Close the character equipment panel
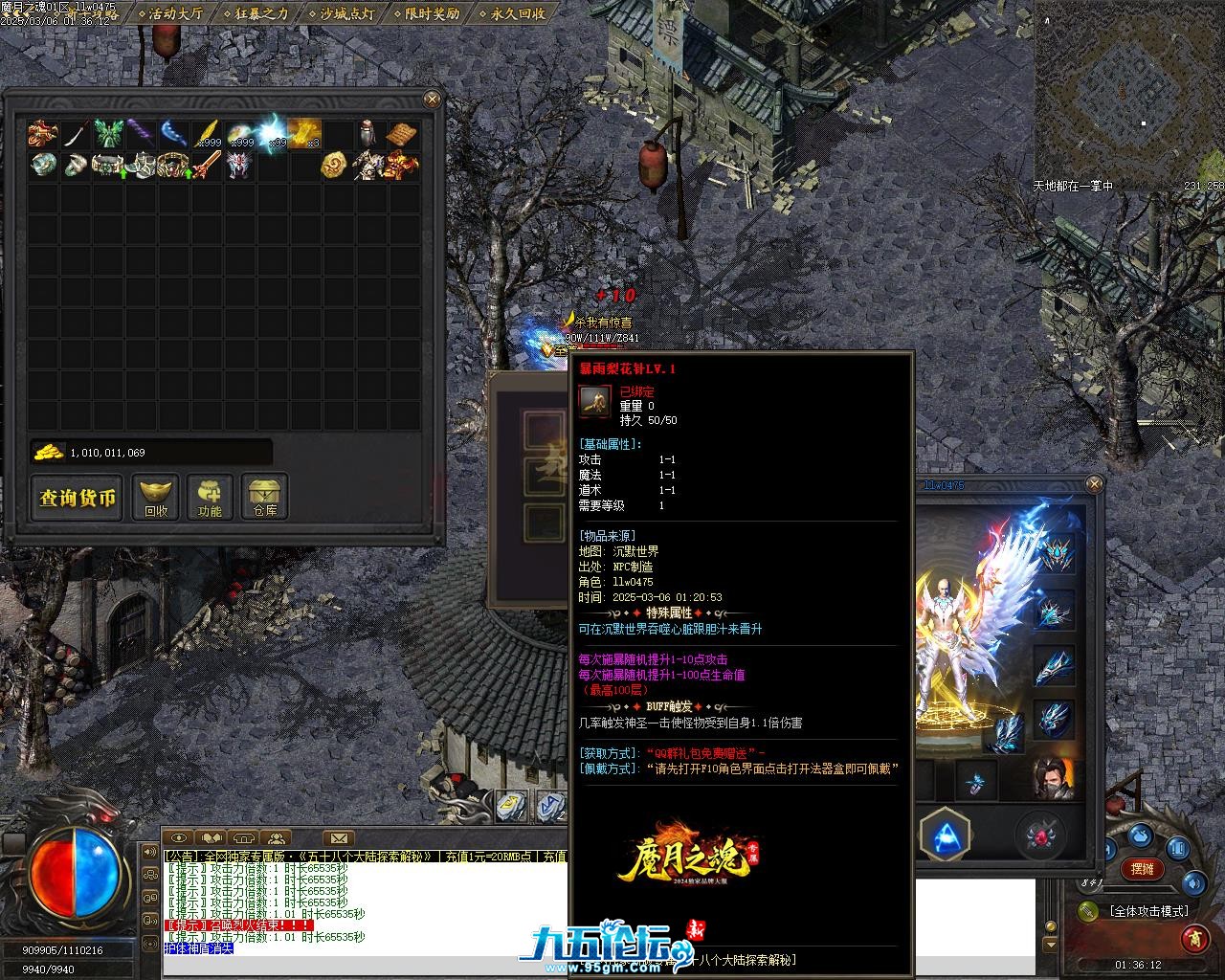Image resolution: width=1225 pixels, height=980 pixels. (x=1095, y=485)
